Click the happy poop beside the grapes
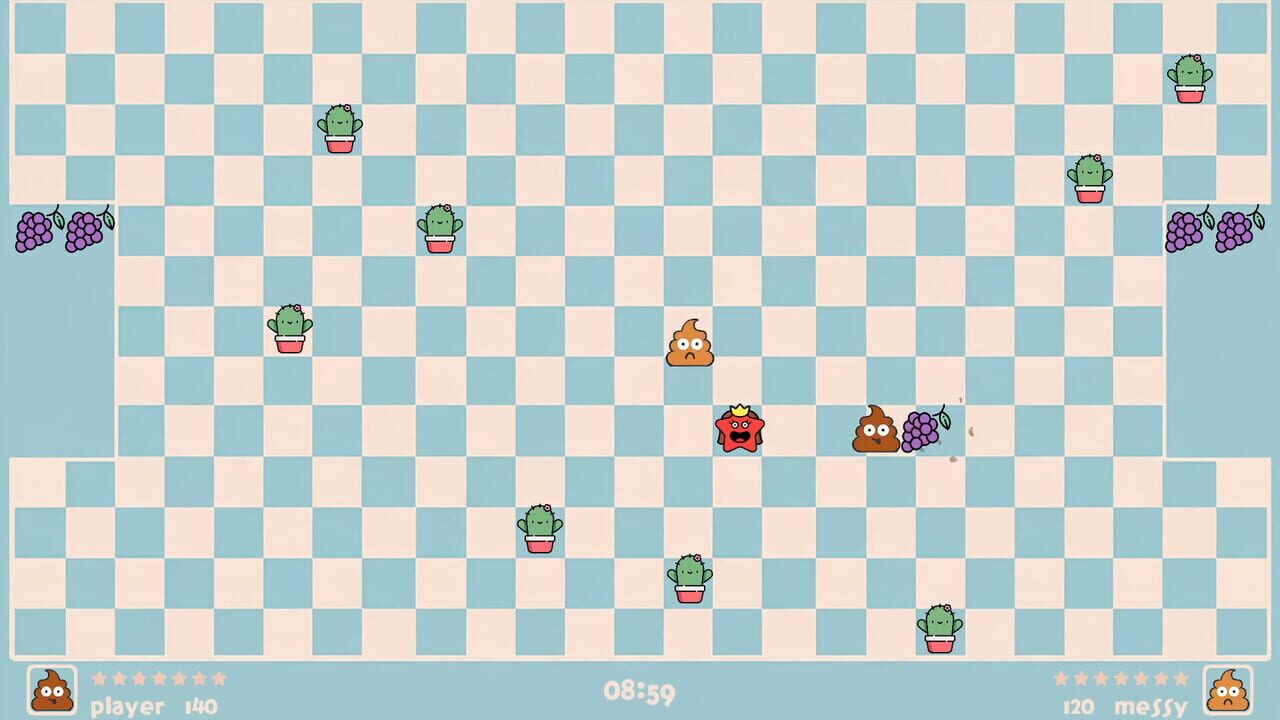1280x720 pixels. (875, 430)
